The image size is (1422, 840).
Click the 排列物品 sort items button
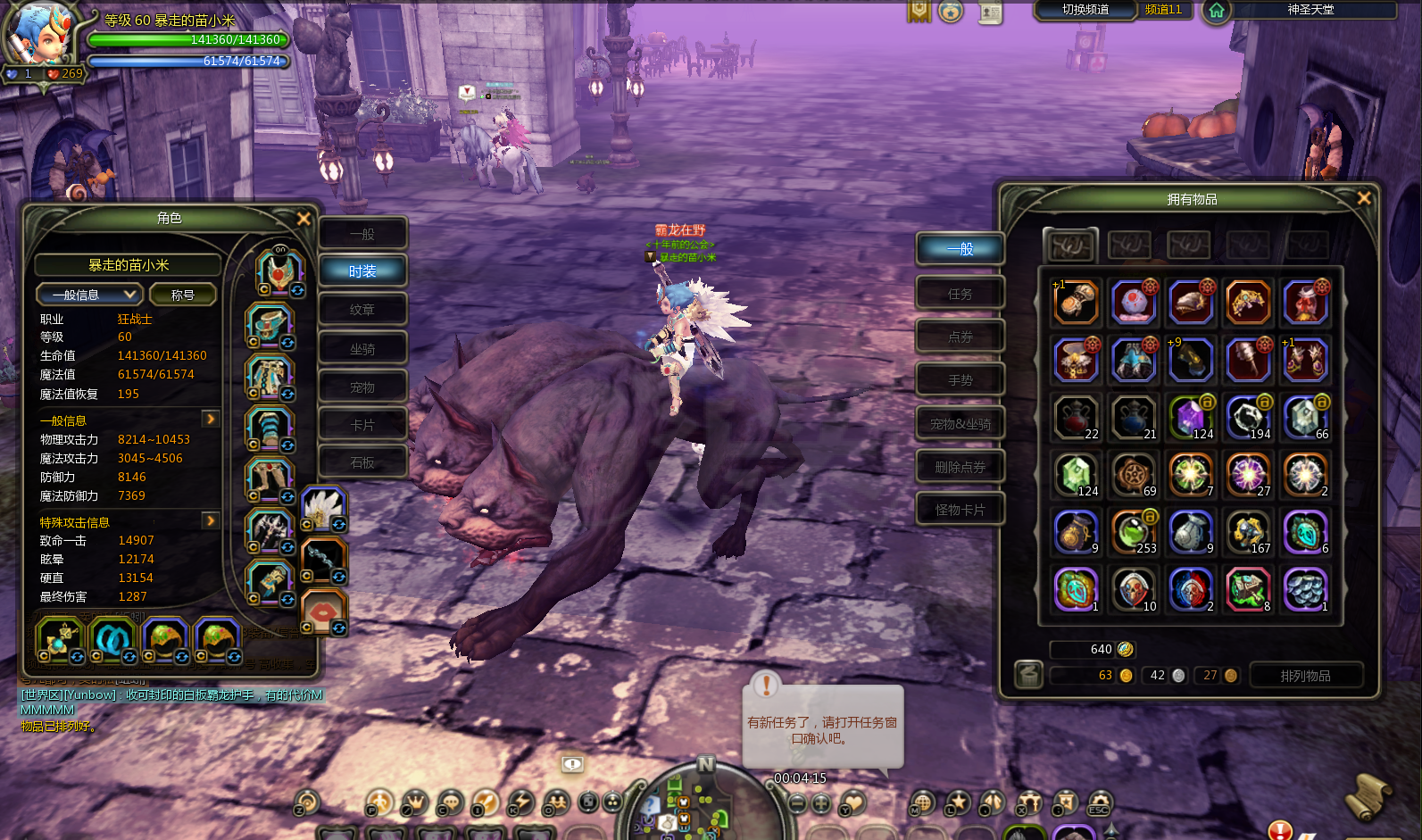tap(1305, 676)
